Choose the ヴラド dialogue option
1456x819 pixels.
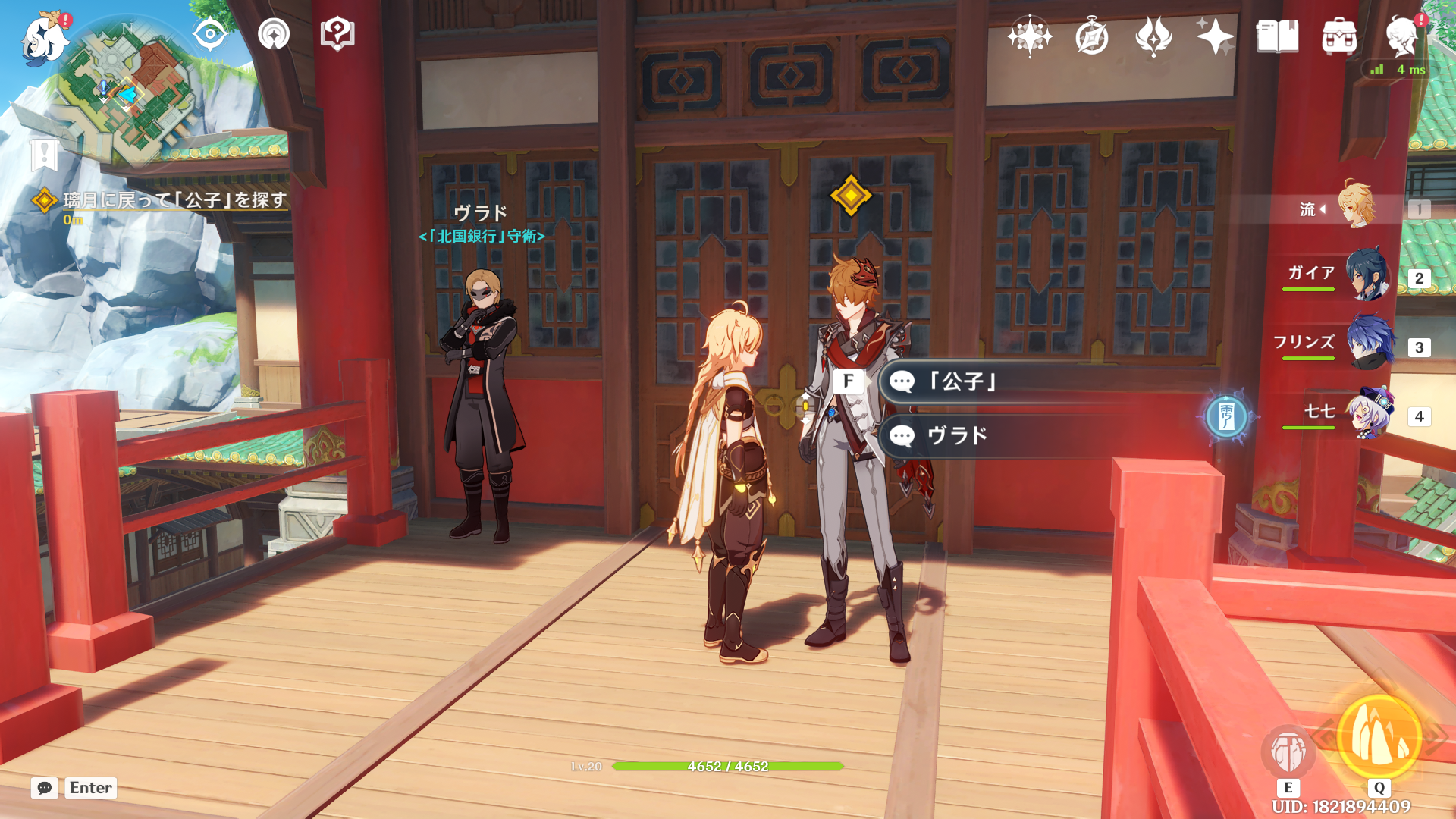(957, 436)
